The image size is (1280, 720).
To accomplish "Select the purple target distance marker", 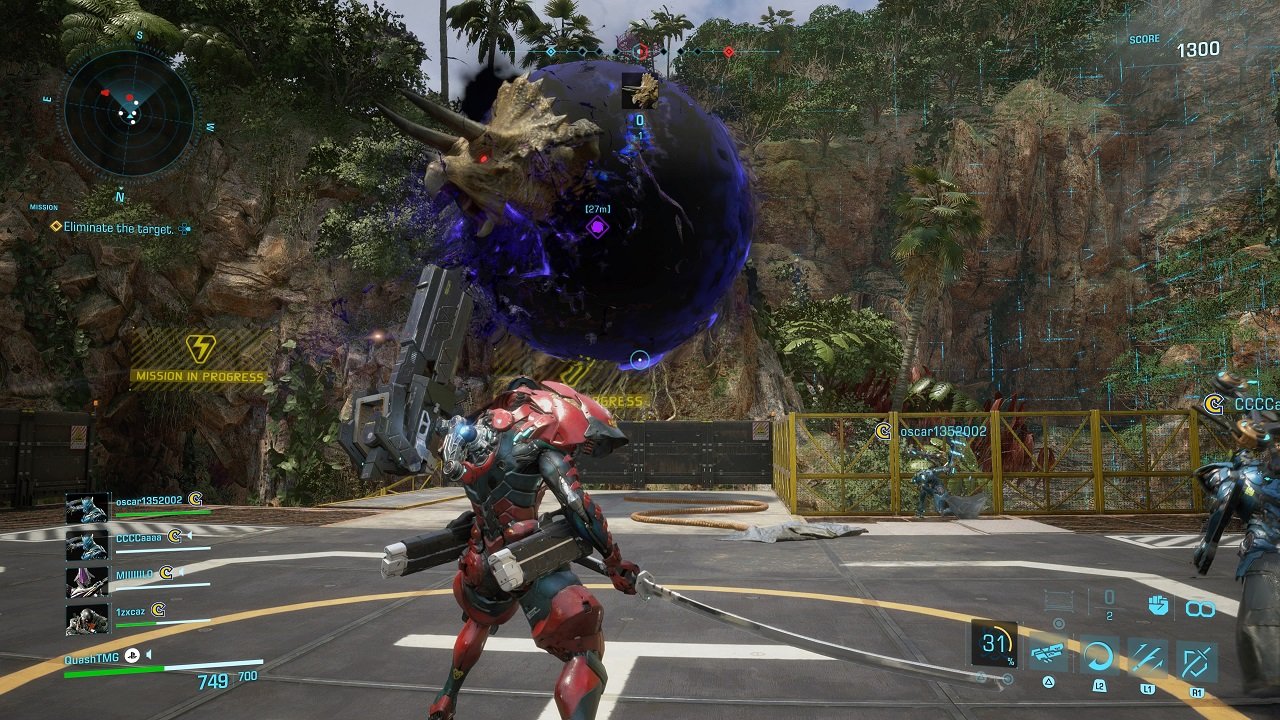I will (597, 227).
